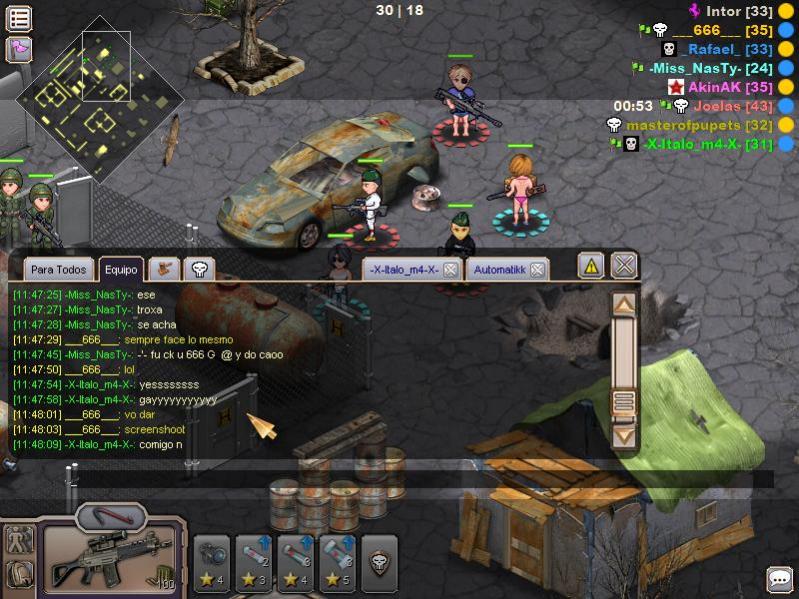Click the yellow warning triangle button
Image resolution: width=799 pixels, height=599 pixels.
[591, 266]
